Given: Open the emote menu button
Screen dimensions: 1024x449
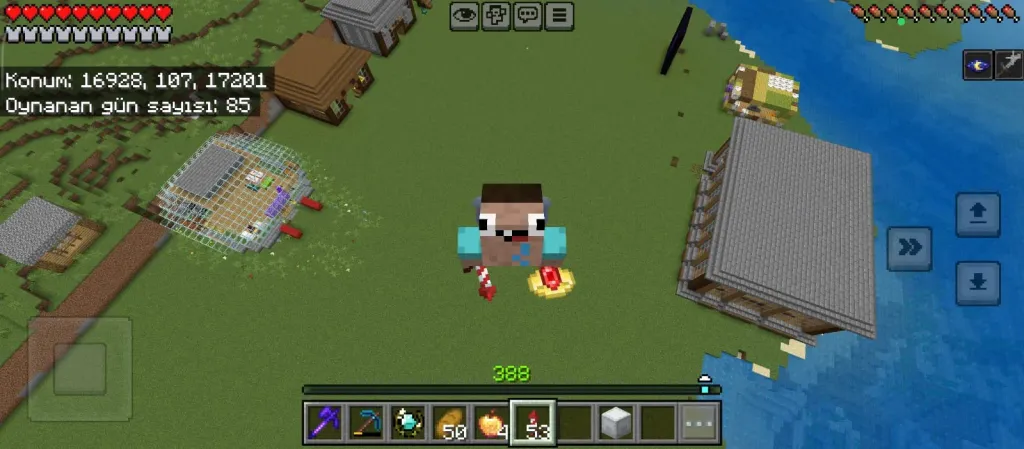Looking at the screenshot, I should 496,16.
